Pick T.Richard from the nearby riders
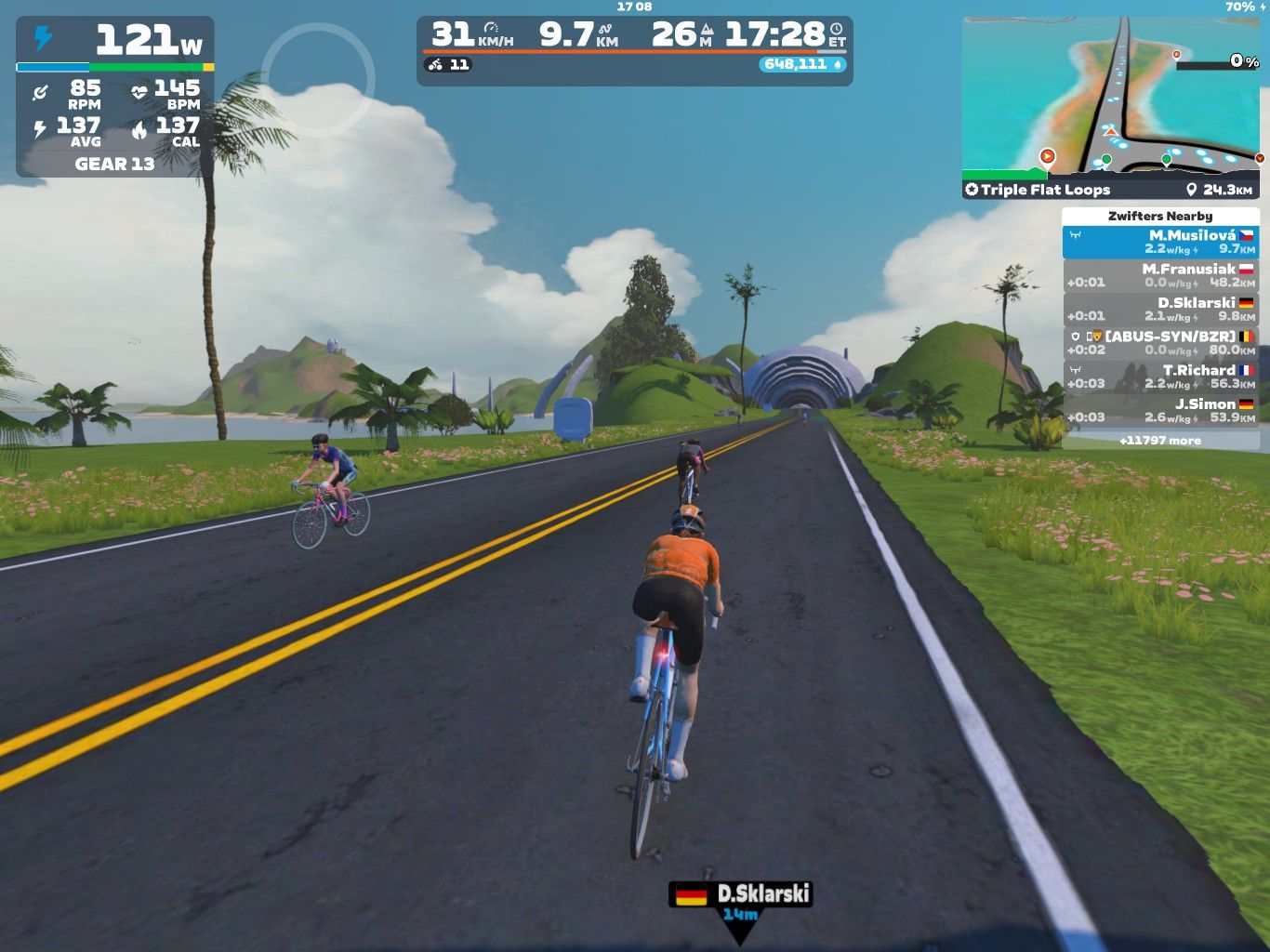Viewport: 1270px width, 952px height. pyautogui.click(x=1160, y=377)
